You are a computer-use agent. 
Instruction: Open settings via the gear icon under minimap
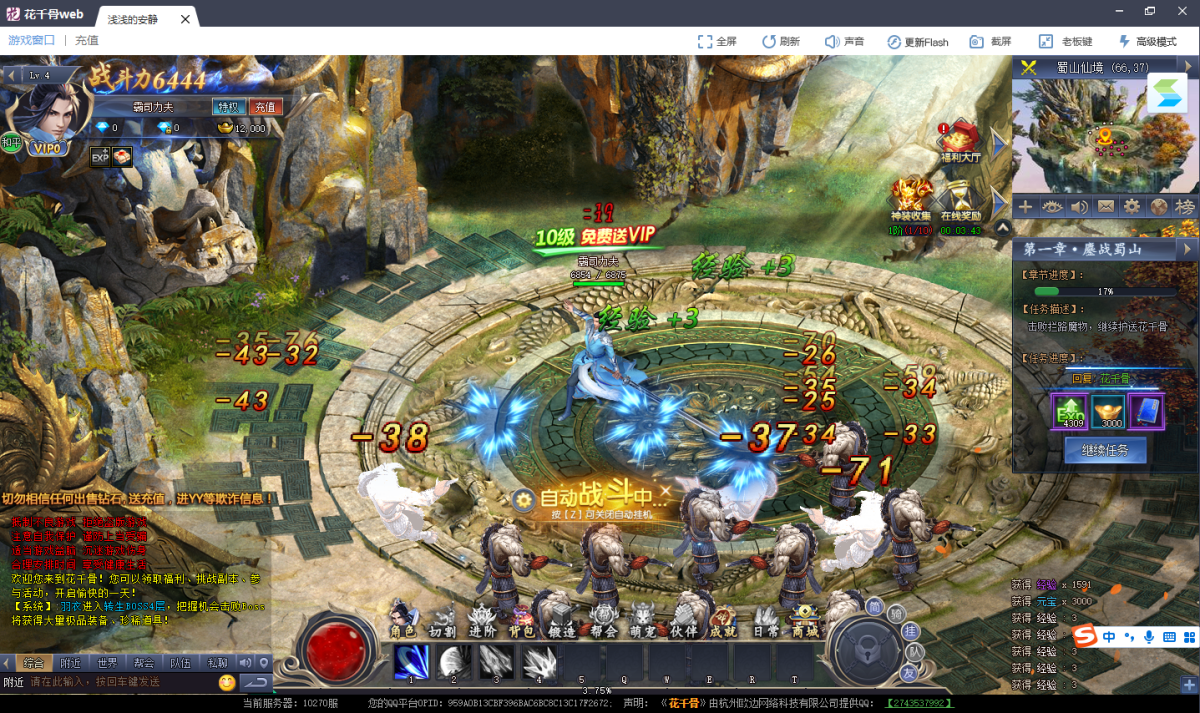coord(1131,206)
